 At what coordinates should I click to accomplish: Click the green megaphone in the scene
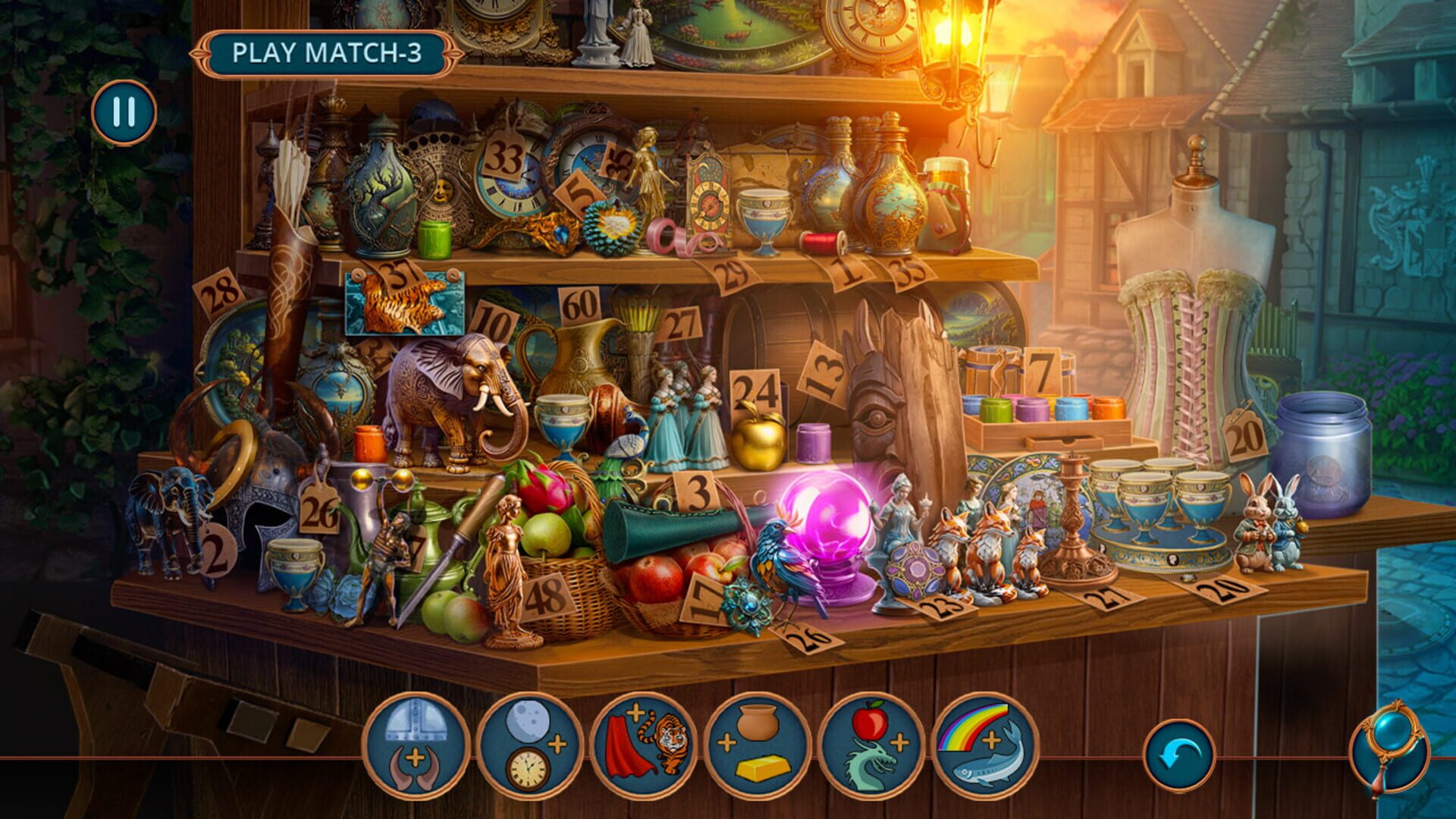667,526
